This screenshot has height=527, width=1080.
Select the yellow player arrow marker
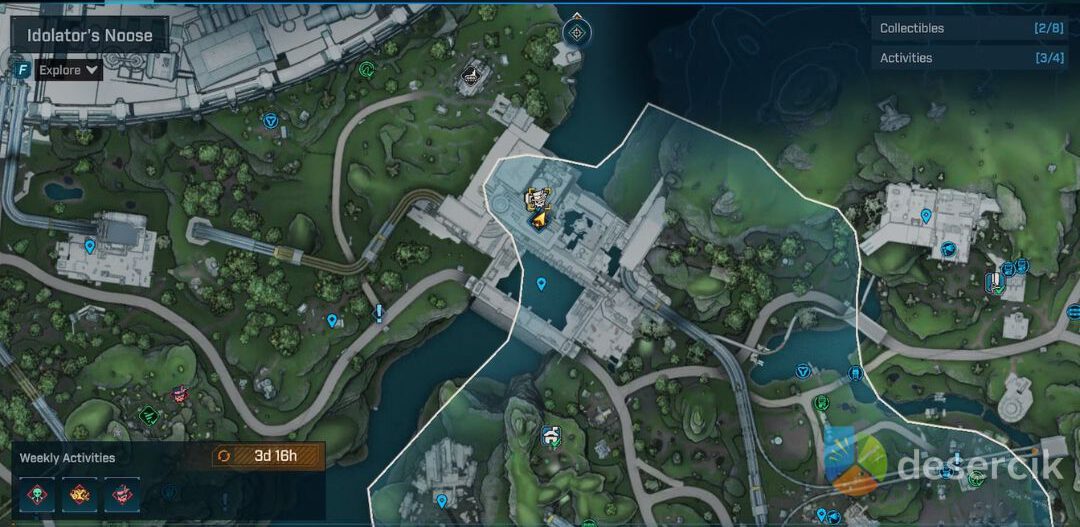540,218
